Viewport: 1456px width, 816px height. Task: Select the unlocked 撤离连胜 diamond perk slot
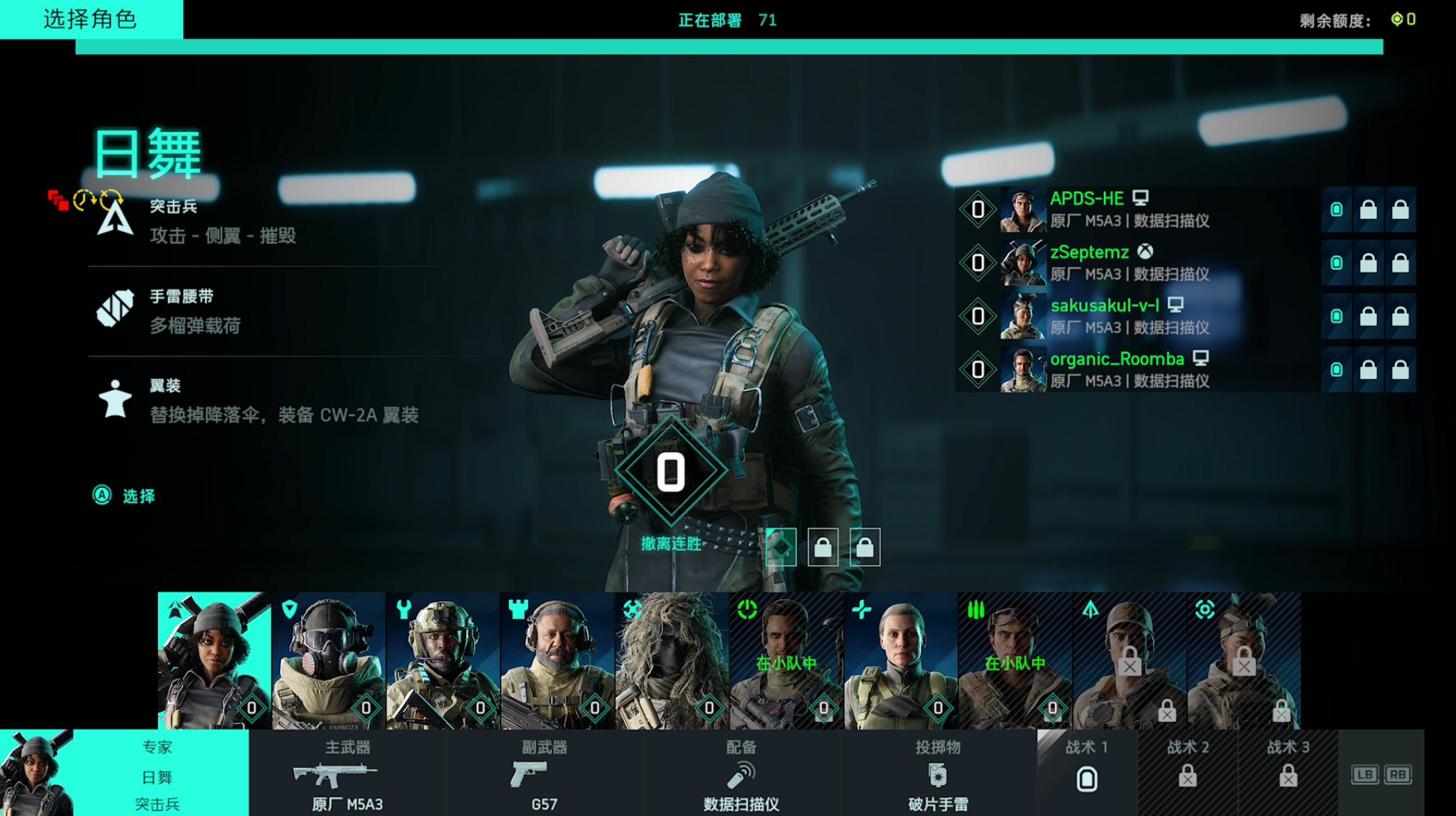pyautogui.click(x=781, y=547)
